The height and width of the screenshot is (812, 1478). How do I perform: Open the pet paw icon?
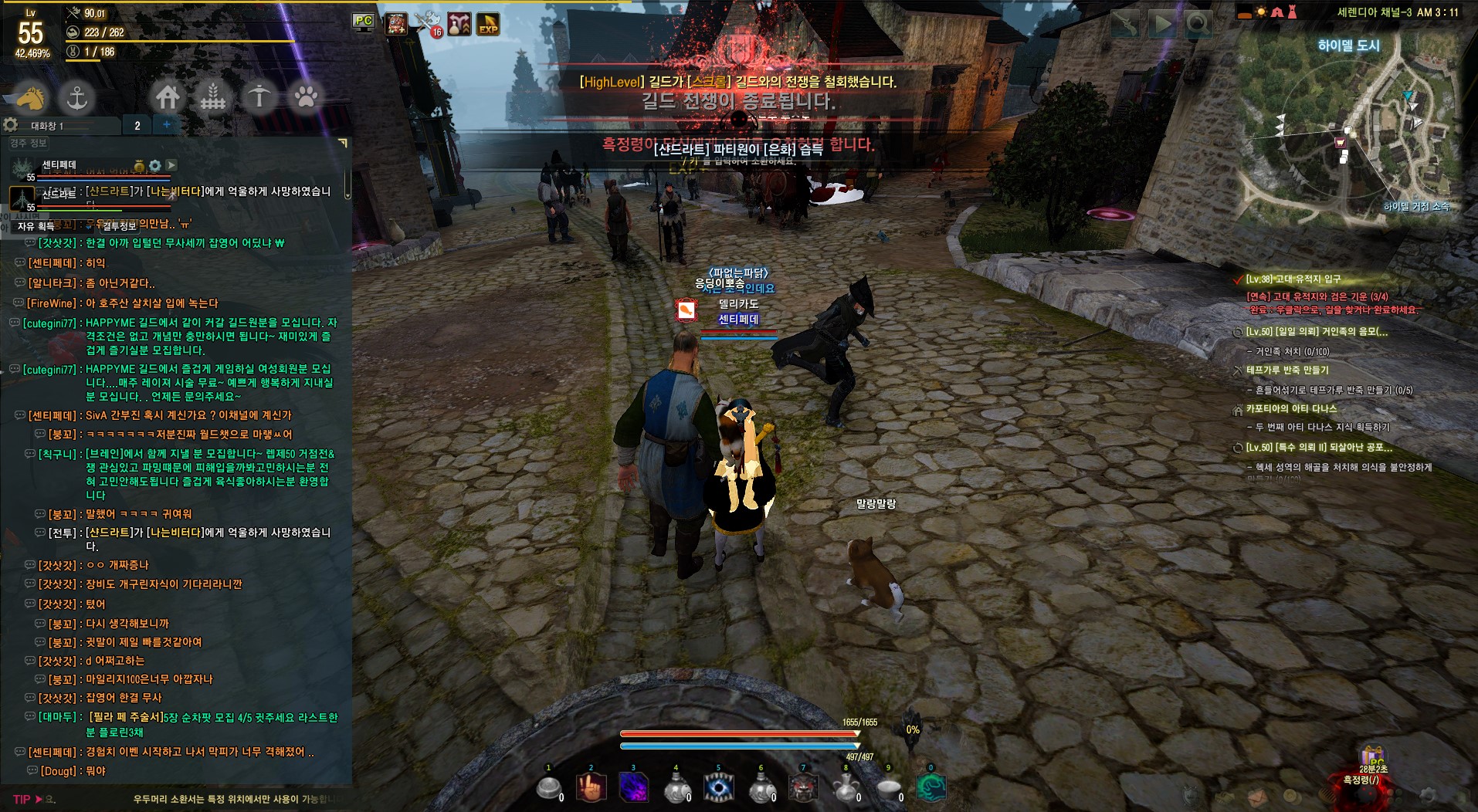(x=306, y=97)
